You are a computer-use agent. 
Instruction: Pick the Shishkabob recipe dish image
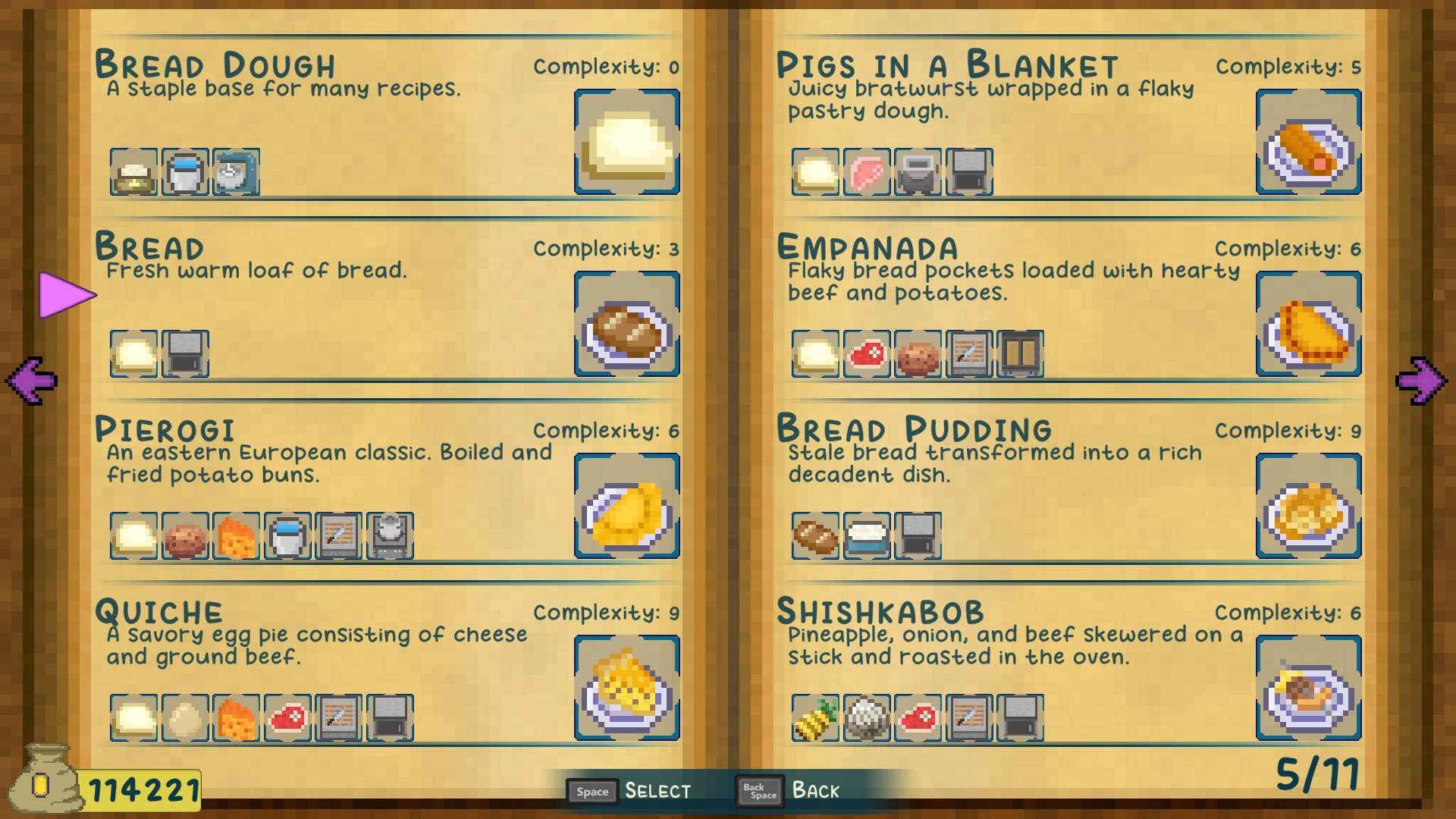(1309, 689)
